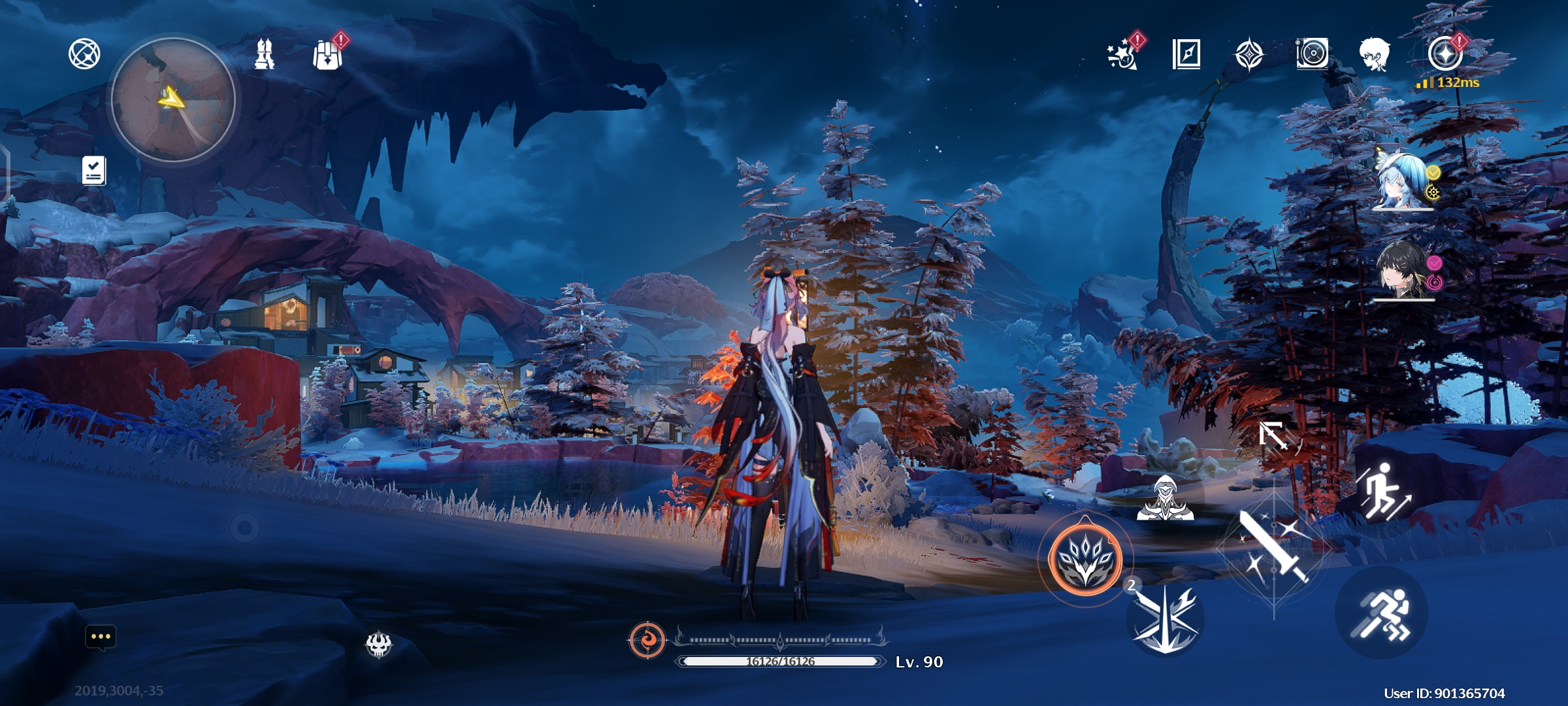Tap the jump figure button
The image size is (1568, 706).
(x=1384, y=492)
